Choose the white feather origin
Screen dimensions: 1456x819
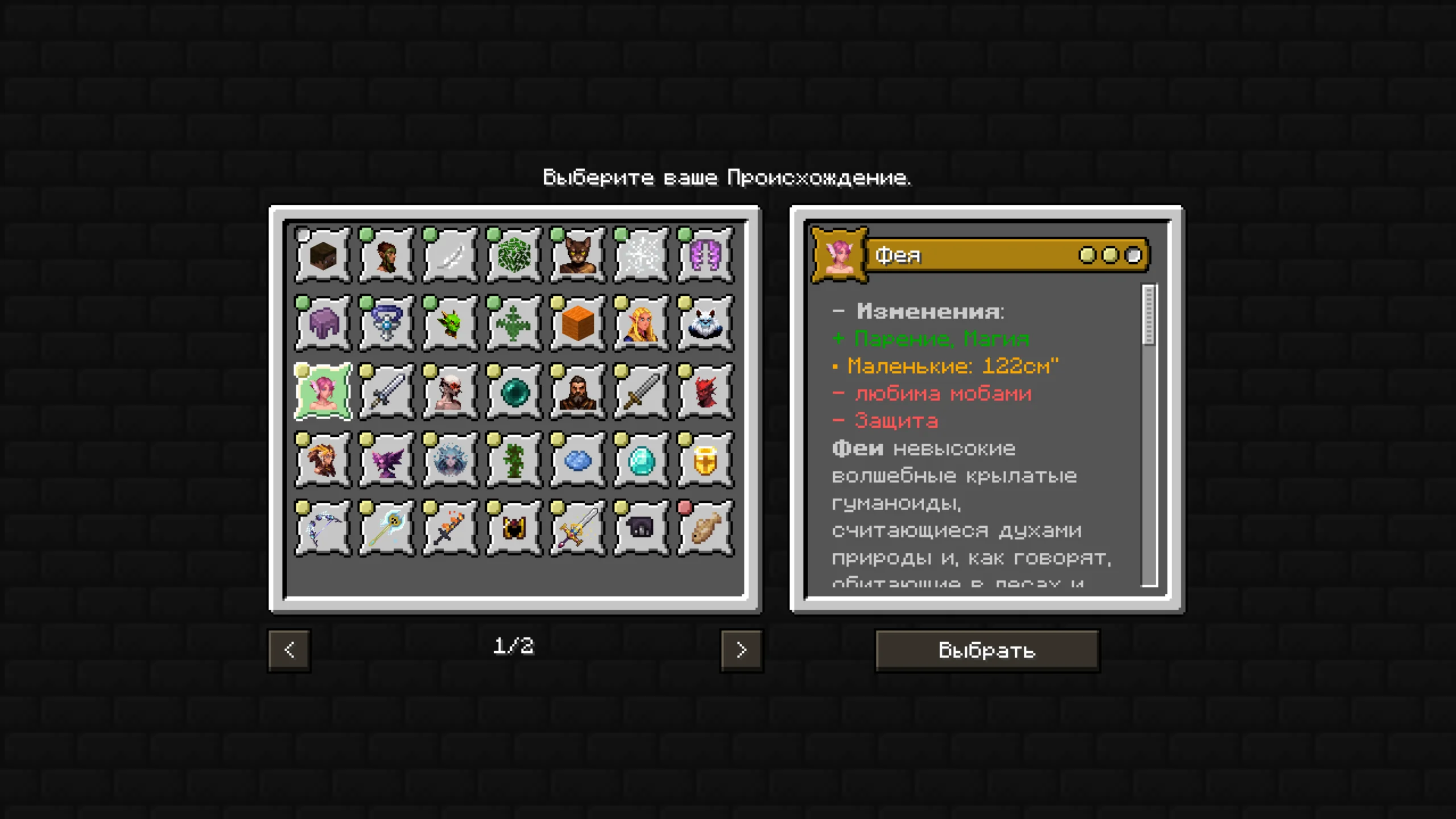(x=450, y=255)
